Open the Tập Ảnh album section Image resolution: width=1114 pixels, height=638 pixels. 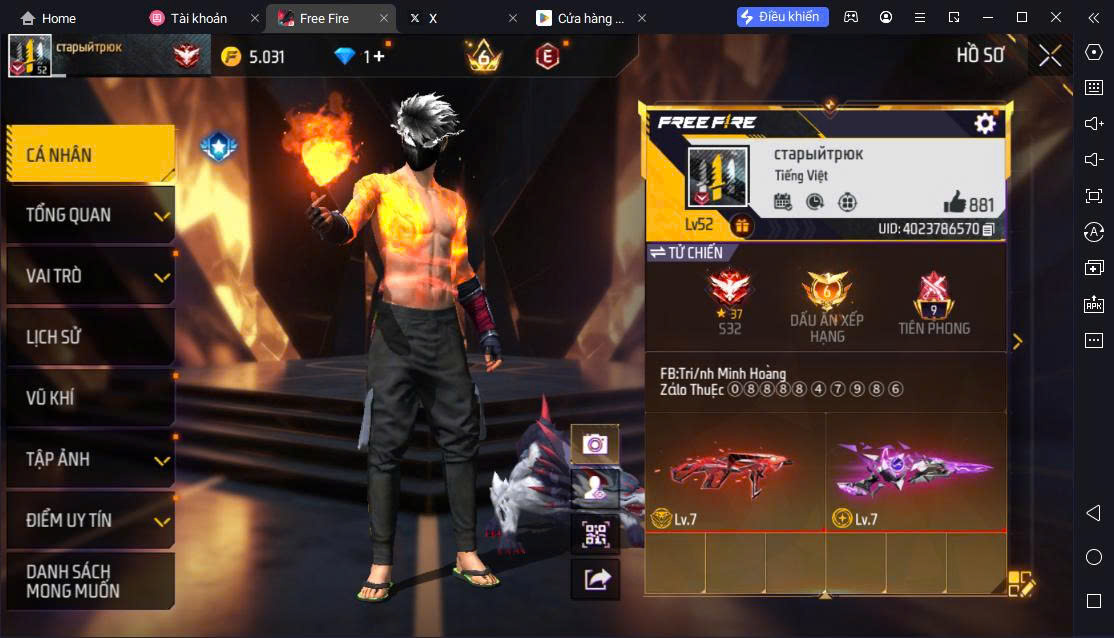[x=90, y=459]
